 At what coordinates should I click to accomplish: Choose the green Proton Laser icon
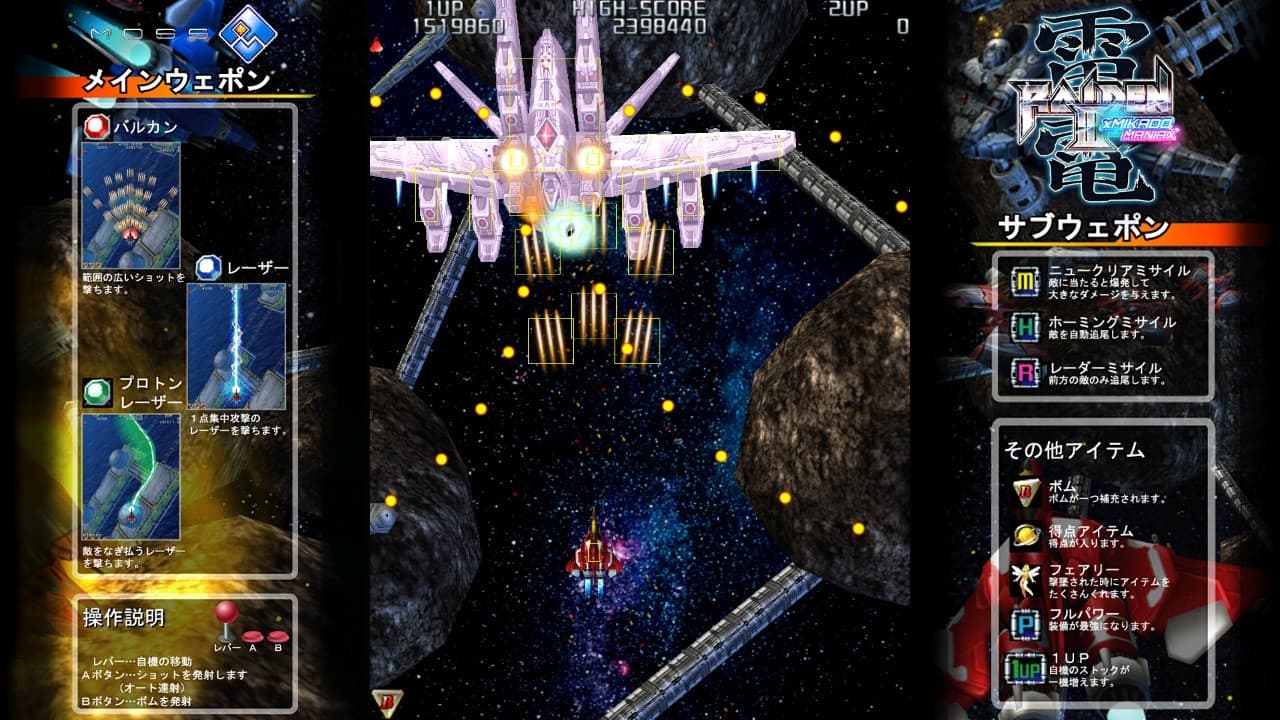point(96,391)
